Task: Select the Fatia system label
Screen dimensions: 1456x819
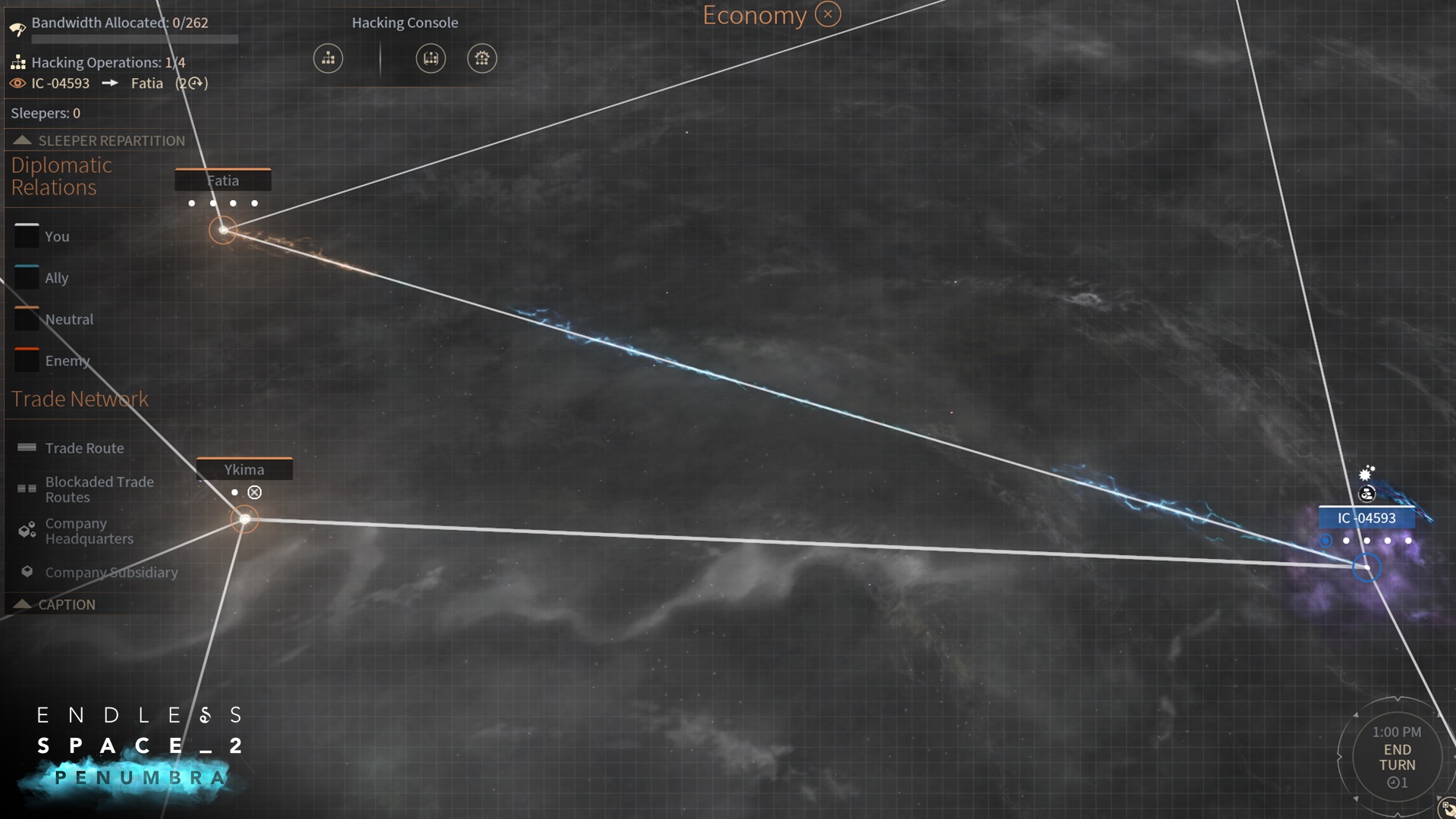Action: [x=223, y=180]
